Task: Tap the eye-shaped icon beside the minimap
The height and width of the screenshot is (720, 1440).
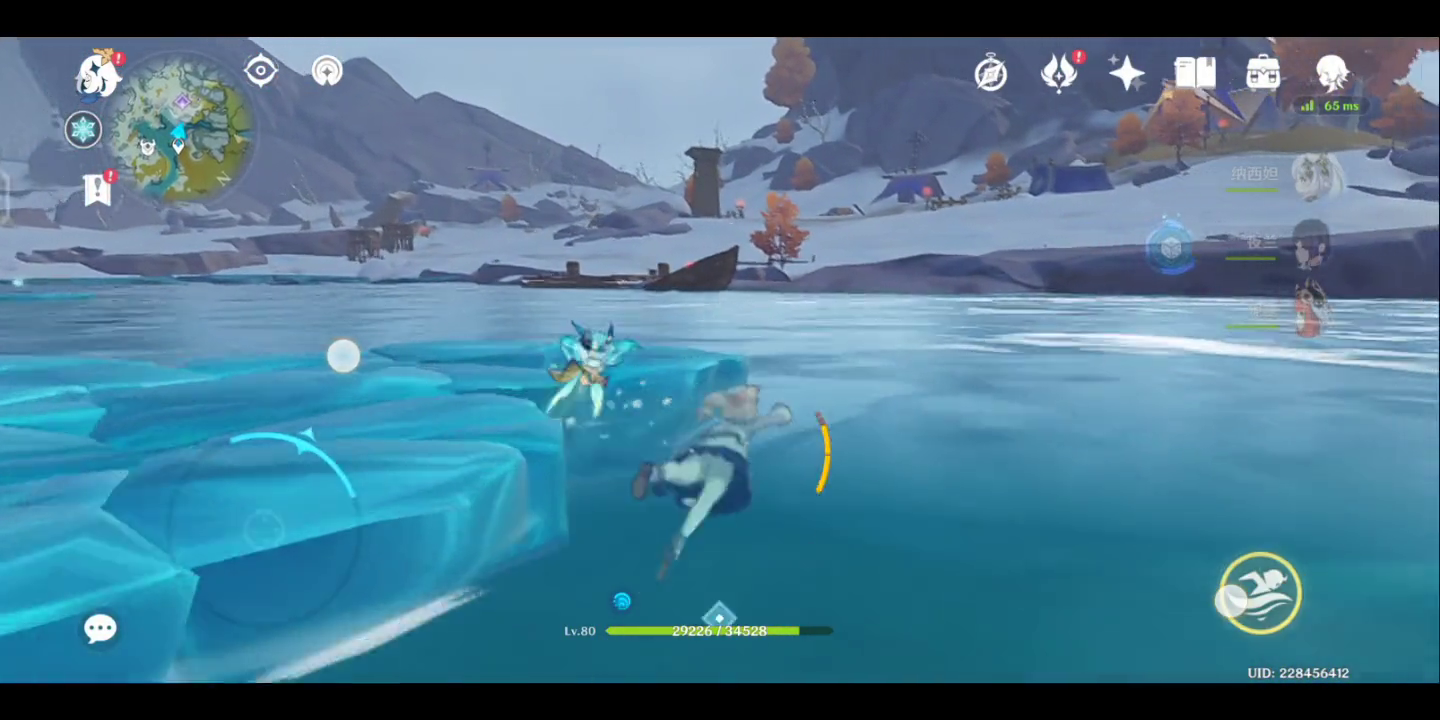Action: coord(261,71)
